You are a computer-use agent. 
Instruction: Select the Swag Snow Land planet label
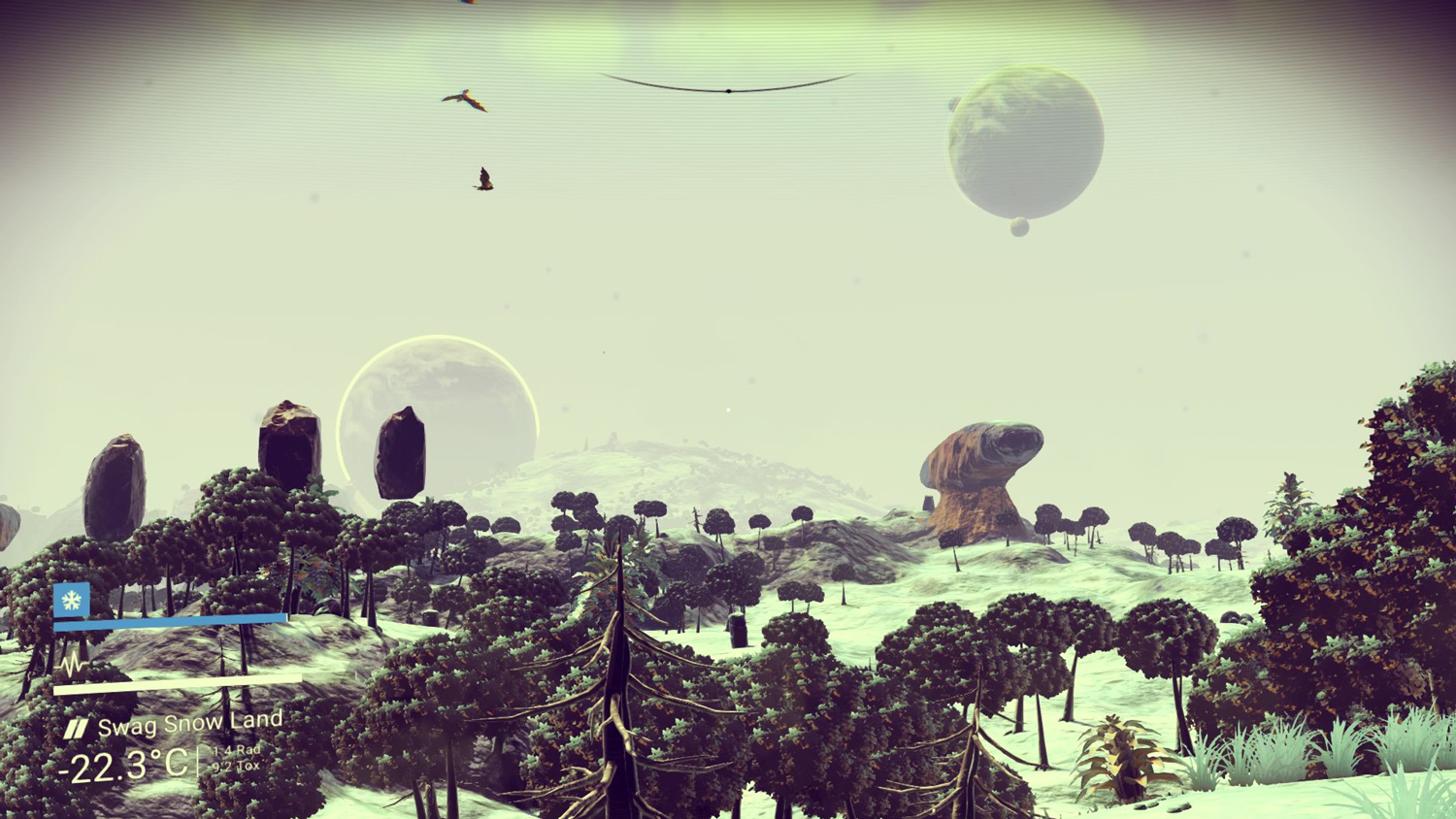pos(189,723)
